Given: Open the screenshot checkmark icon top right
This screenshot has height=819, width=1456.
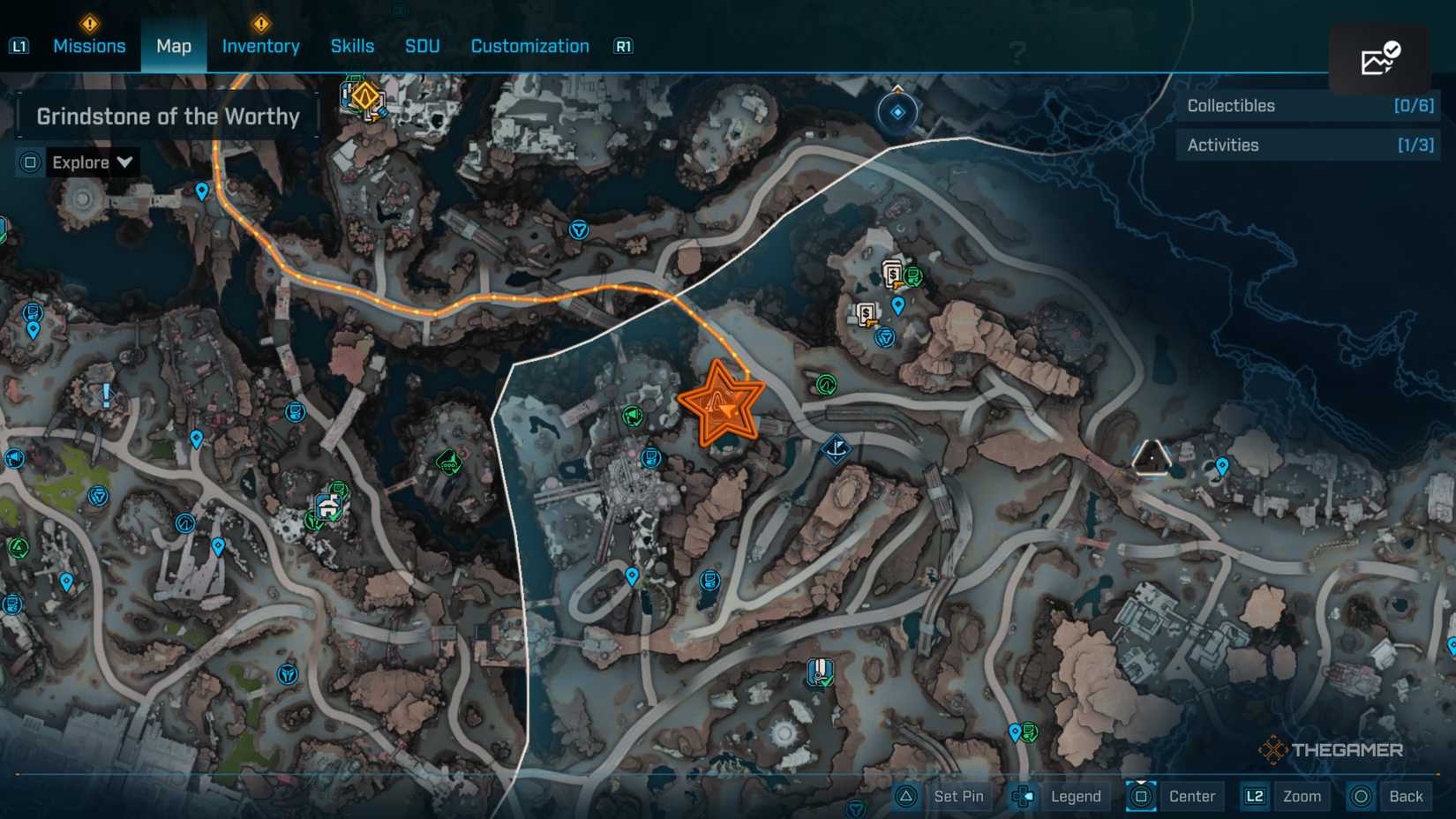Looking at the screenshot, I should (x=1380, y=58).
